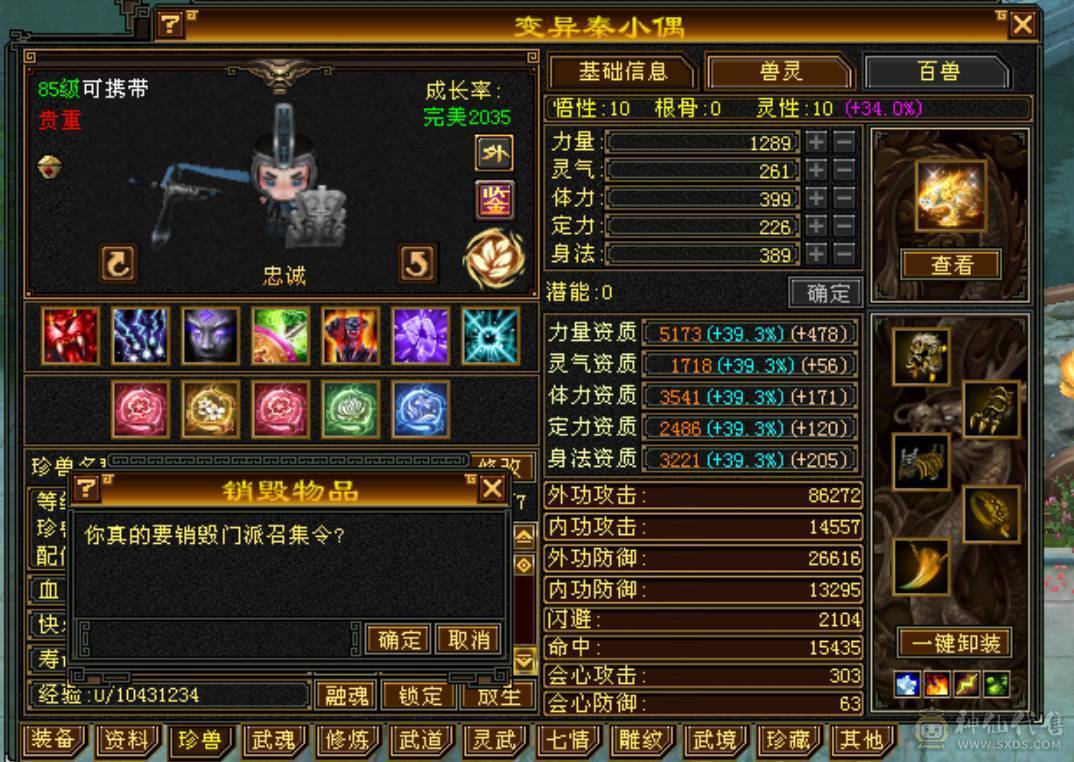Close the 销毁物品 dialog
The height and width of the screenshot is (762, 1074).
492,488
